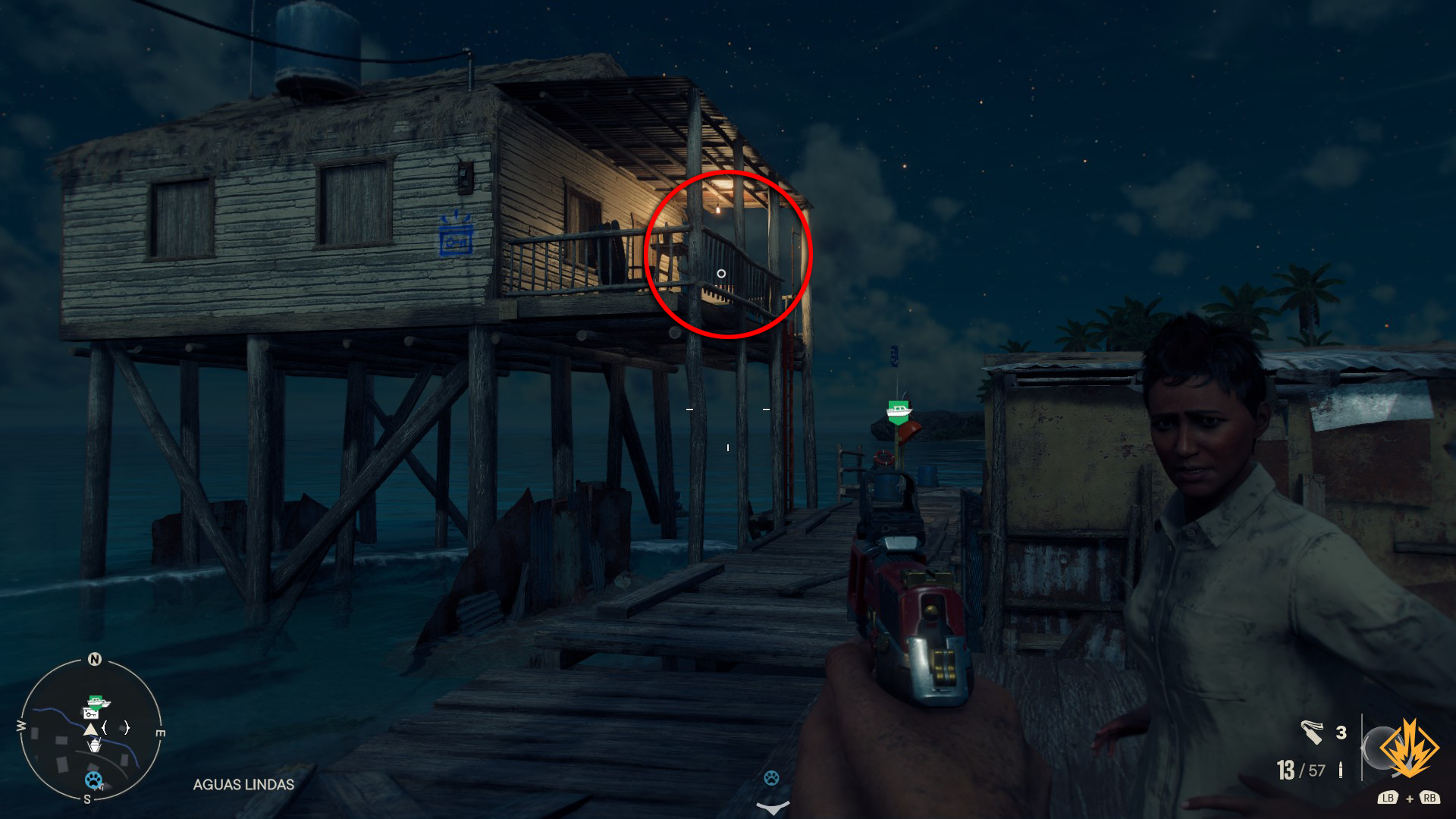Image resolution: width=1456 pixels, height=819 pixels.
Task: Select the green boat marker on the minimap
Action: coord(97,701)
